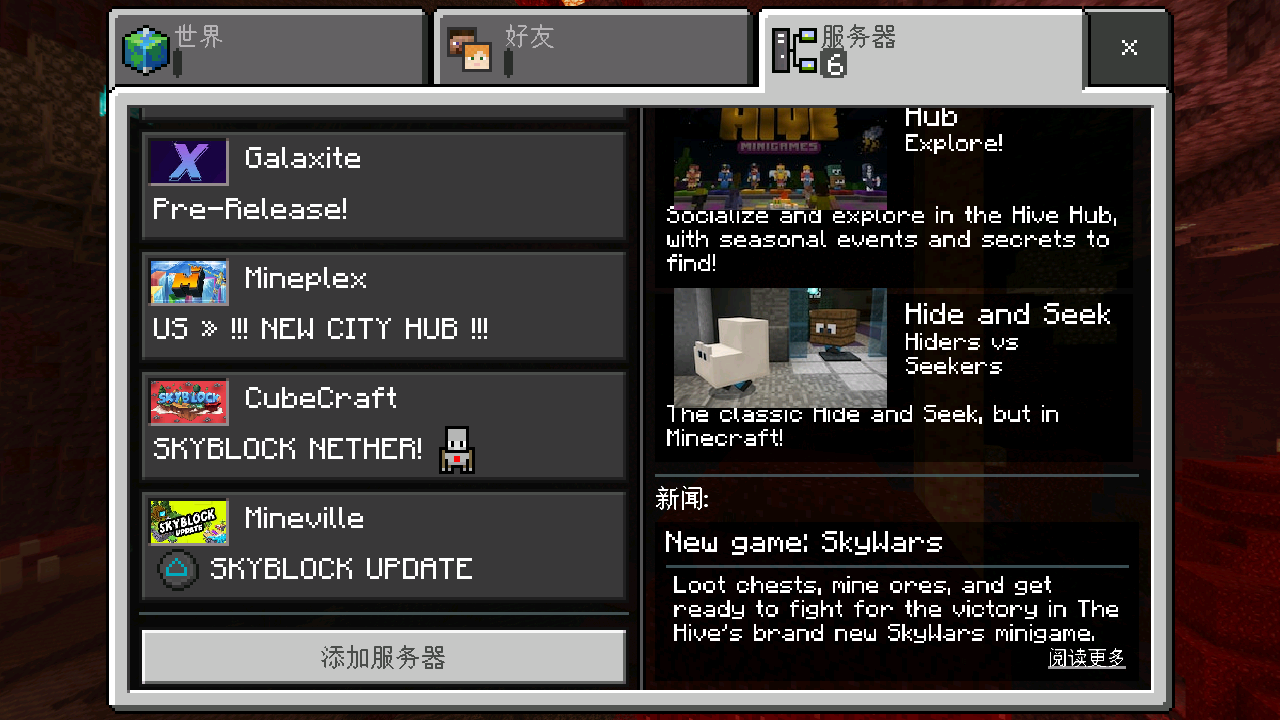This screenshot has width=1280, height=720.
Task: Click the globe icon on the 世界 tab
Action: click(146, 48)
